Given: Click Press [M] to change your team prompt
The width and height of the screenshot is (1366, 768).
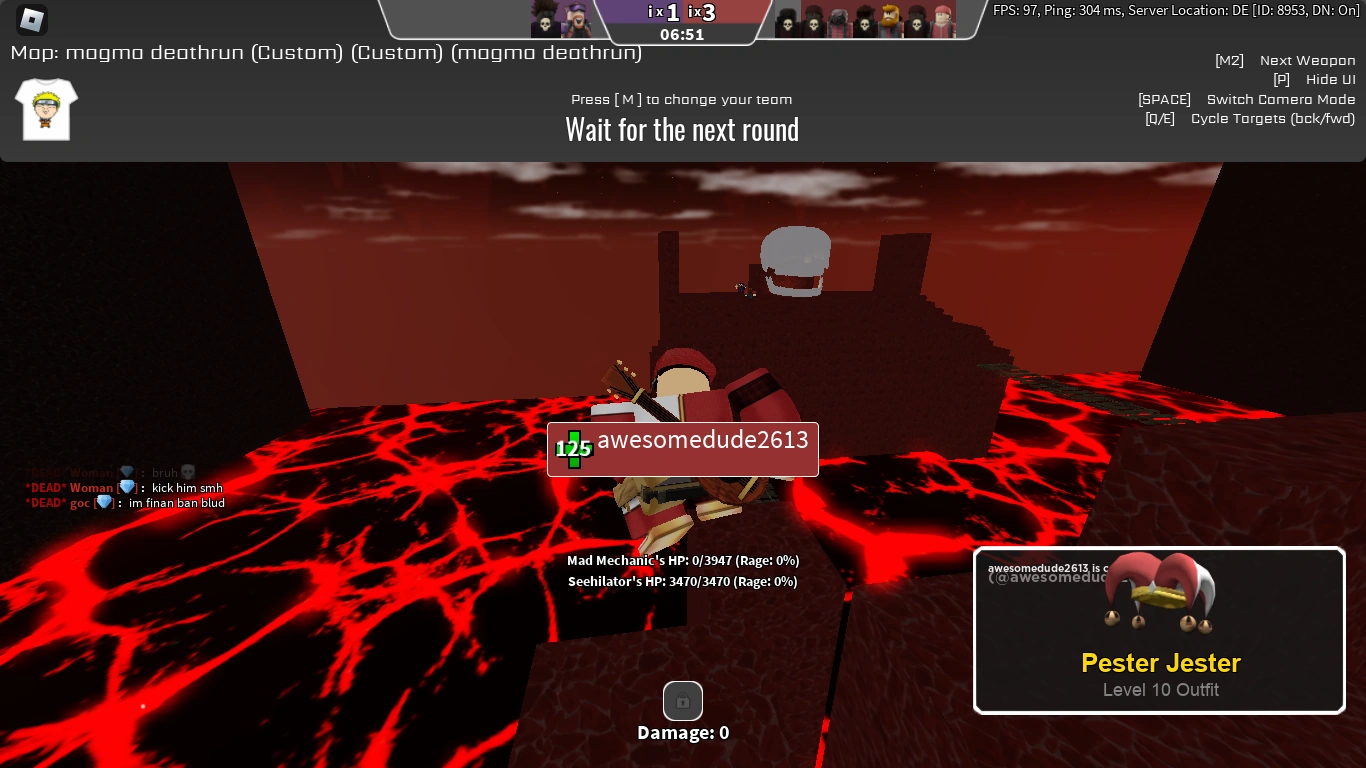Looking at the screenshot, I should tap(682, 99).
